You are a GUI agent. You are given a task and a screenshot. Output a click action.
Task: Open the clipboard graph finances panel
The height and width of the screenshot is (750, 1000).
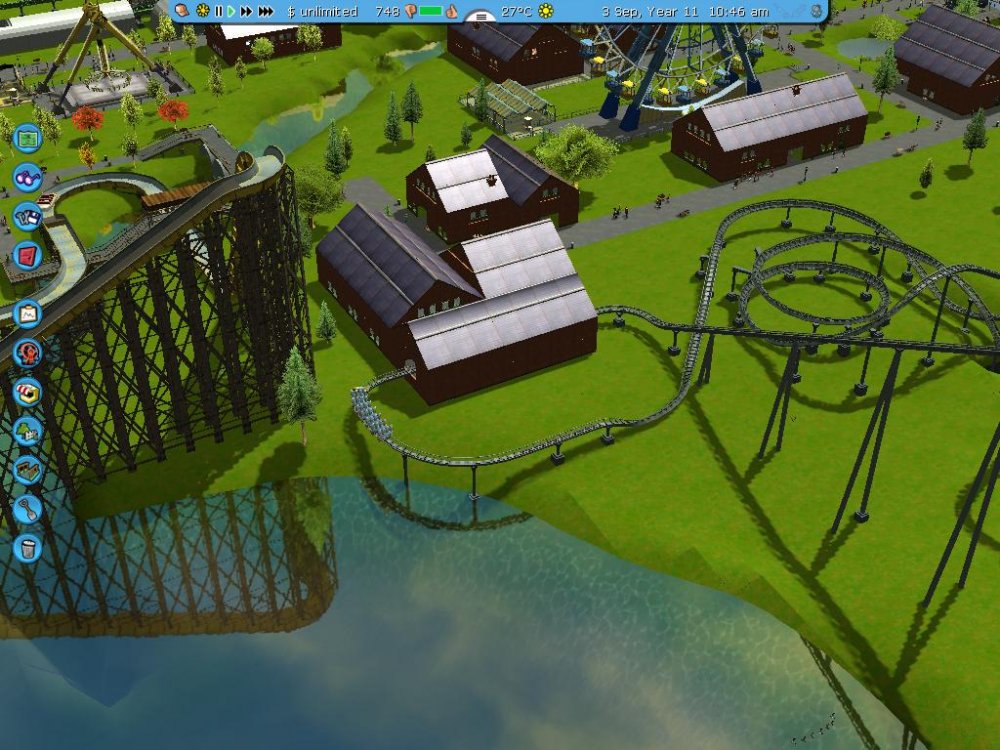click(x=27, y=314)
